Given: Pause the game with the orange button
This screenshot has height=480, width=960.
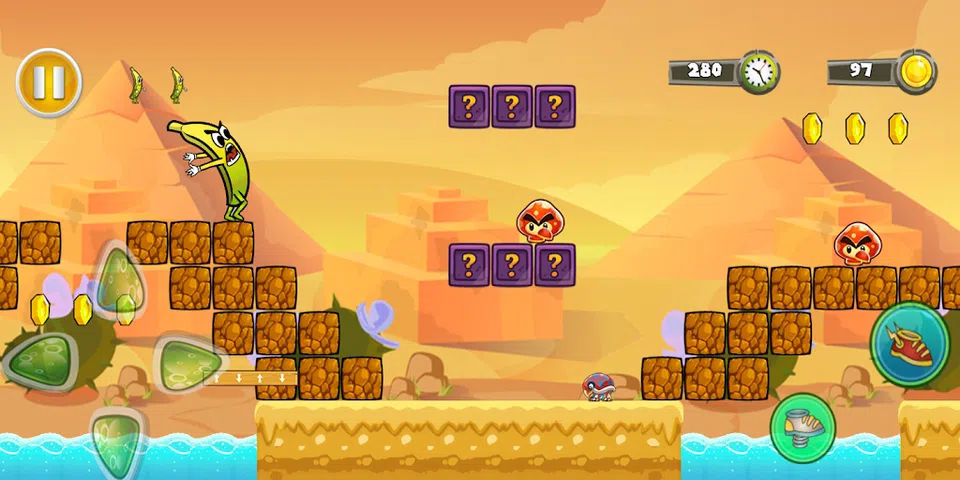Looking at the screenshot, I should click(x=48, y=82).
